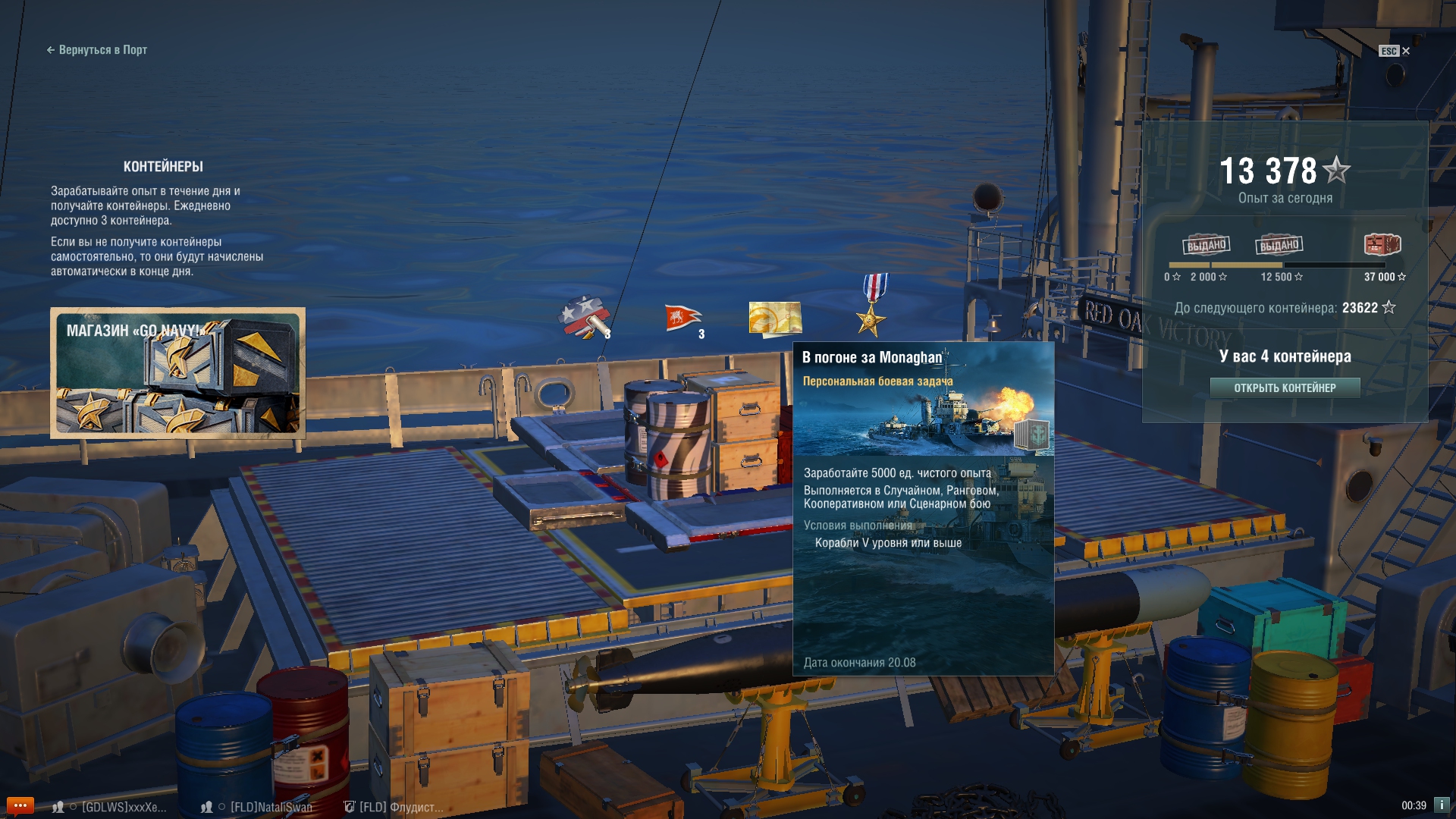Screen dimensions: 1456x819
Task: Open the «GO NAVY!» shop banner
Action: (177, 373)
